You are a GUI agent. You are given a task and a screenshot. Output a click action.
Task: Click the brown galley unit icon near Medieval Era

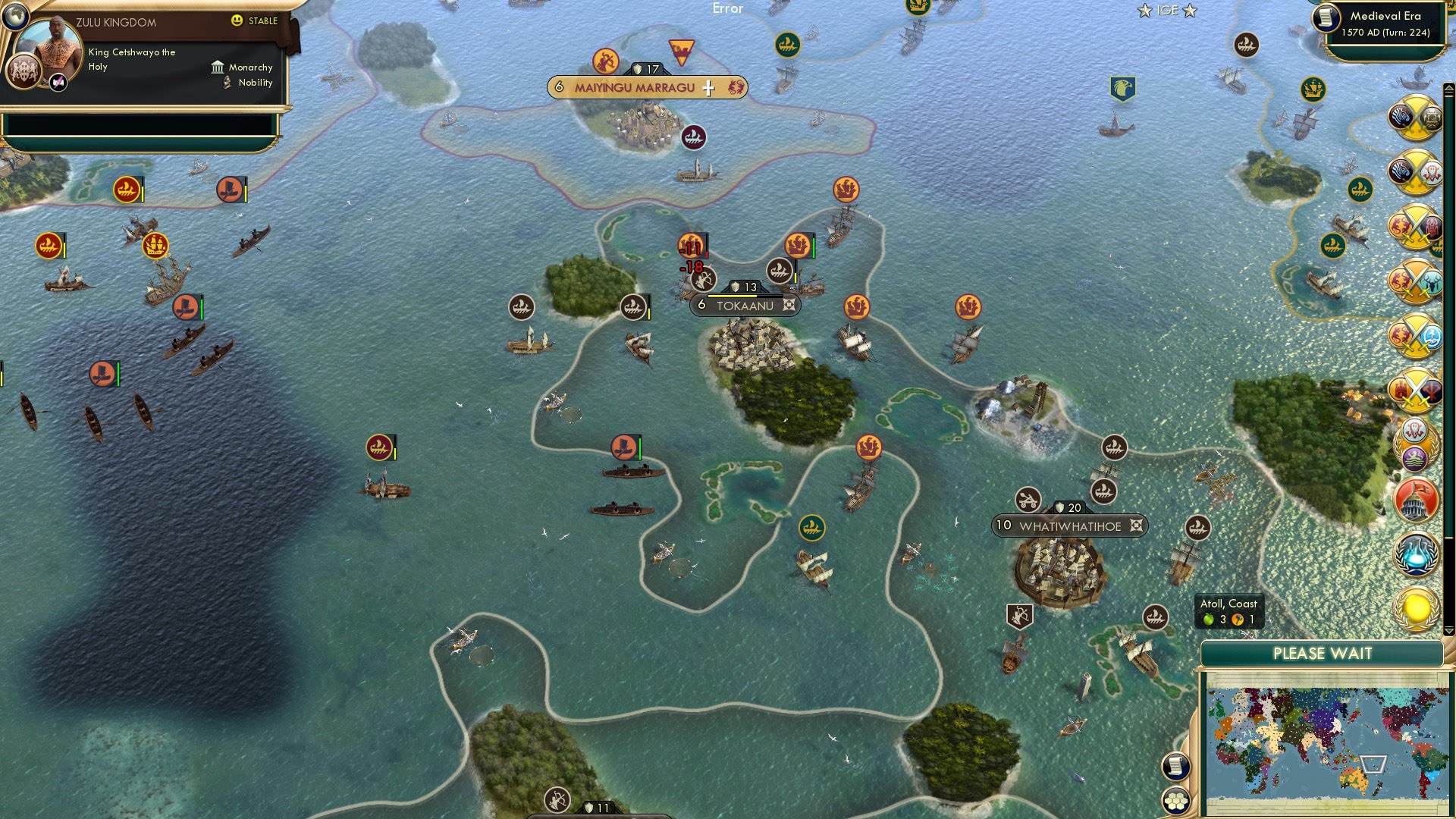[x=1246, y=45]
